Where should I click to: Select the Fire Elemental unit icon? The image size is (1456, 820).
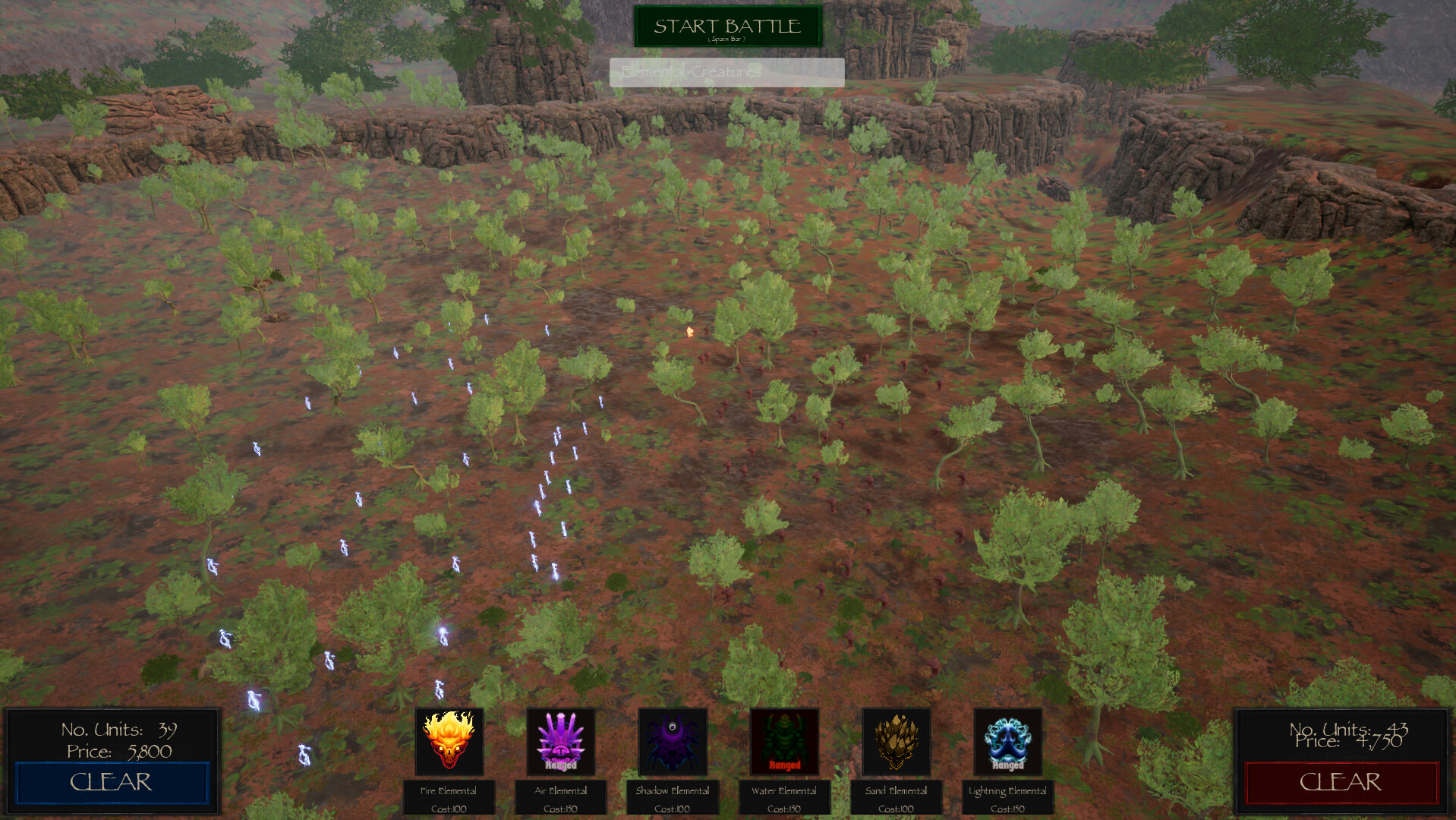tap(449, 742)
